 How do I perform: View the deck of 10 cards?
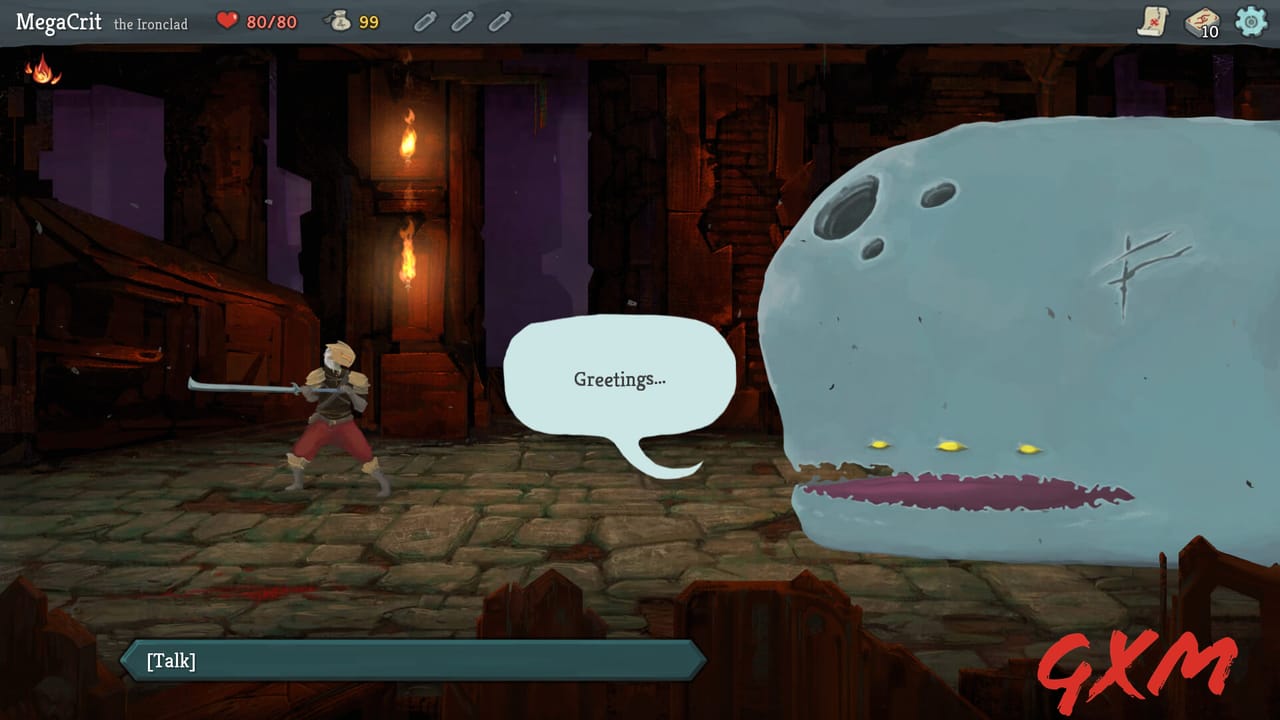(1200, 22)
